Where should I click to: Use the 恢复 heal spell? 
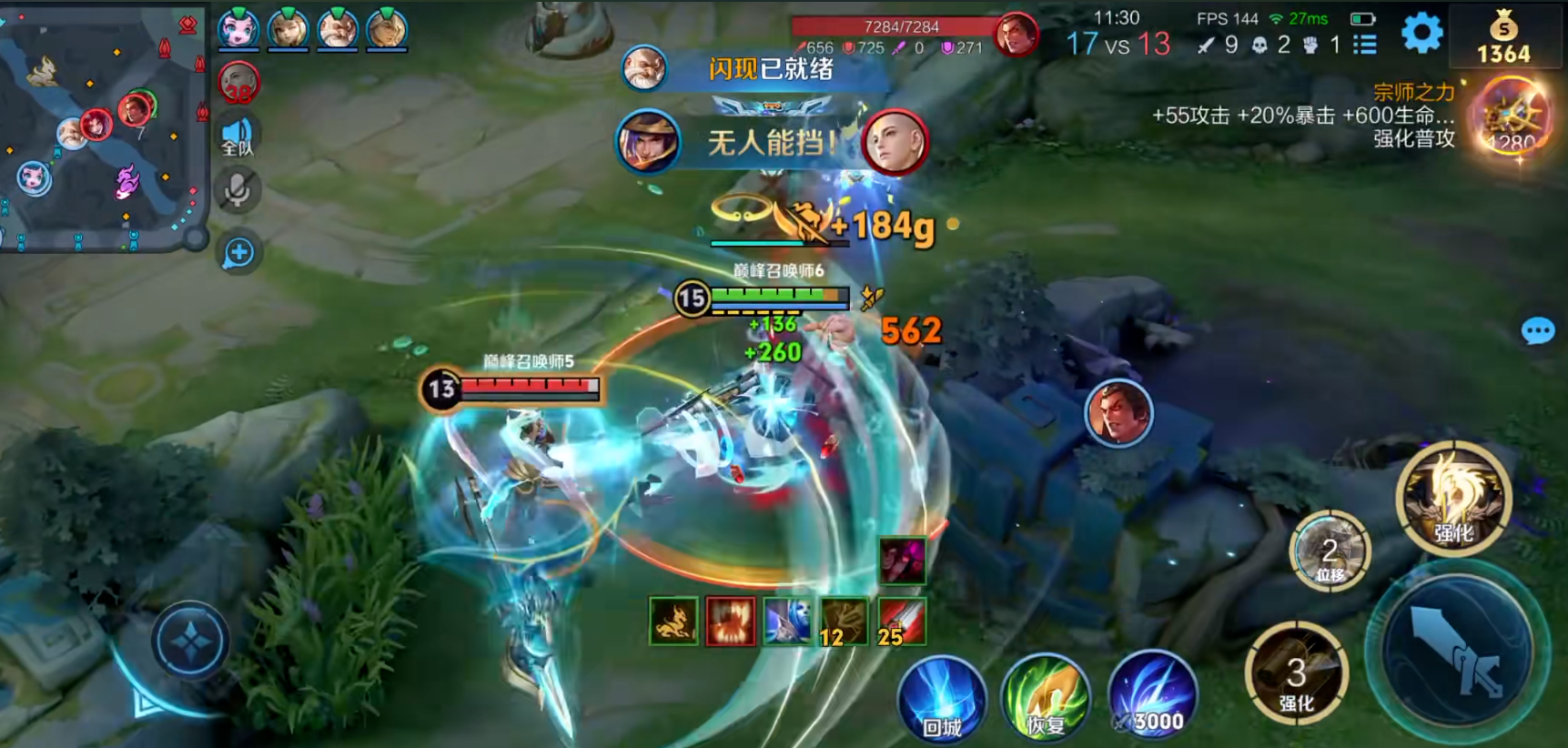[1046, 700]
